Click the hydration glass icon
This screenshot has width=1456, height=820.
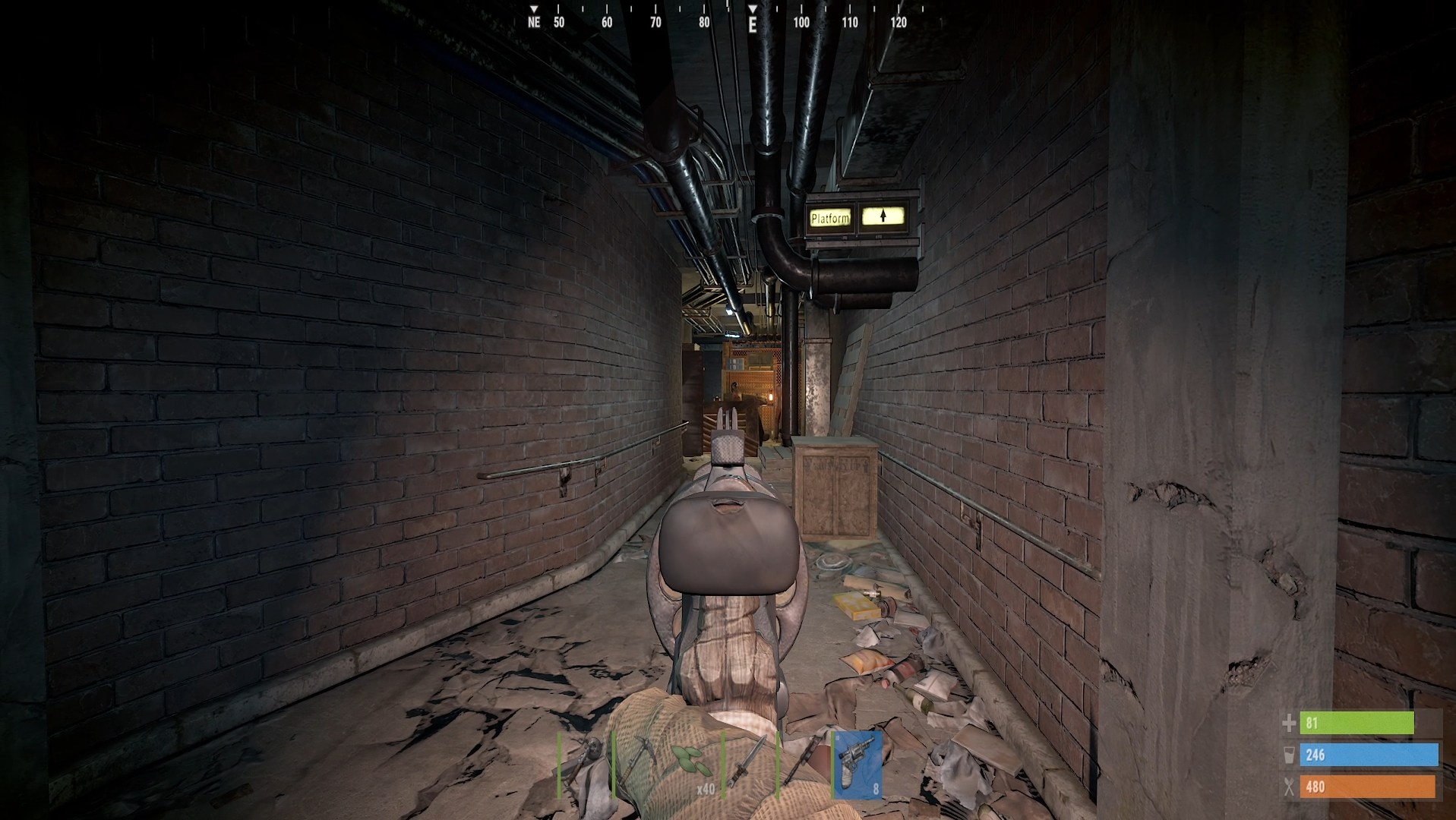(x=1289, y=755)
